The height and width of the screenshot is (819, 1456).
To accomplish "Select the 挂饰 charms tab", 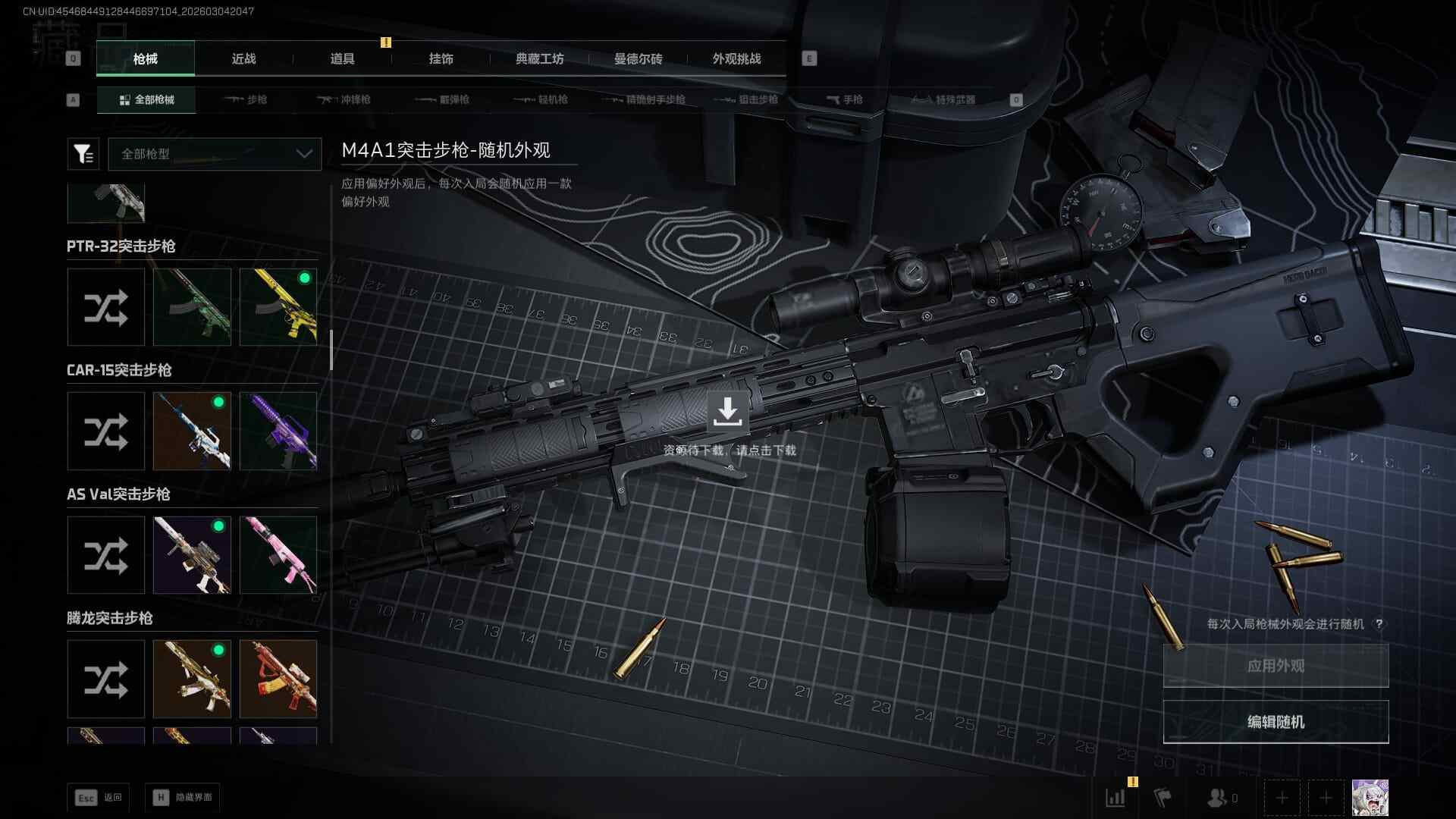I will [441, 58].
